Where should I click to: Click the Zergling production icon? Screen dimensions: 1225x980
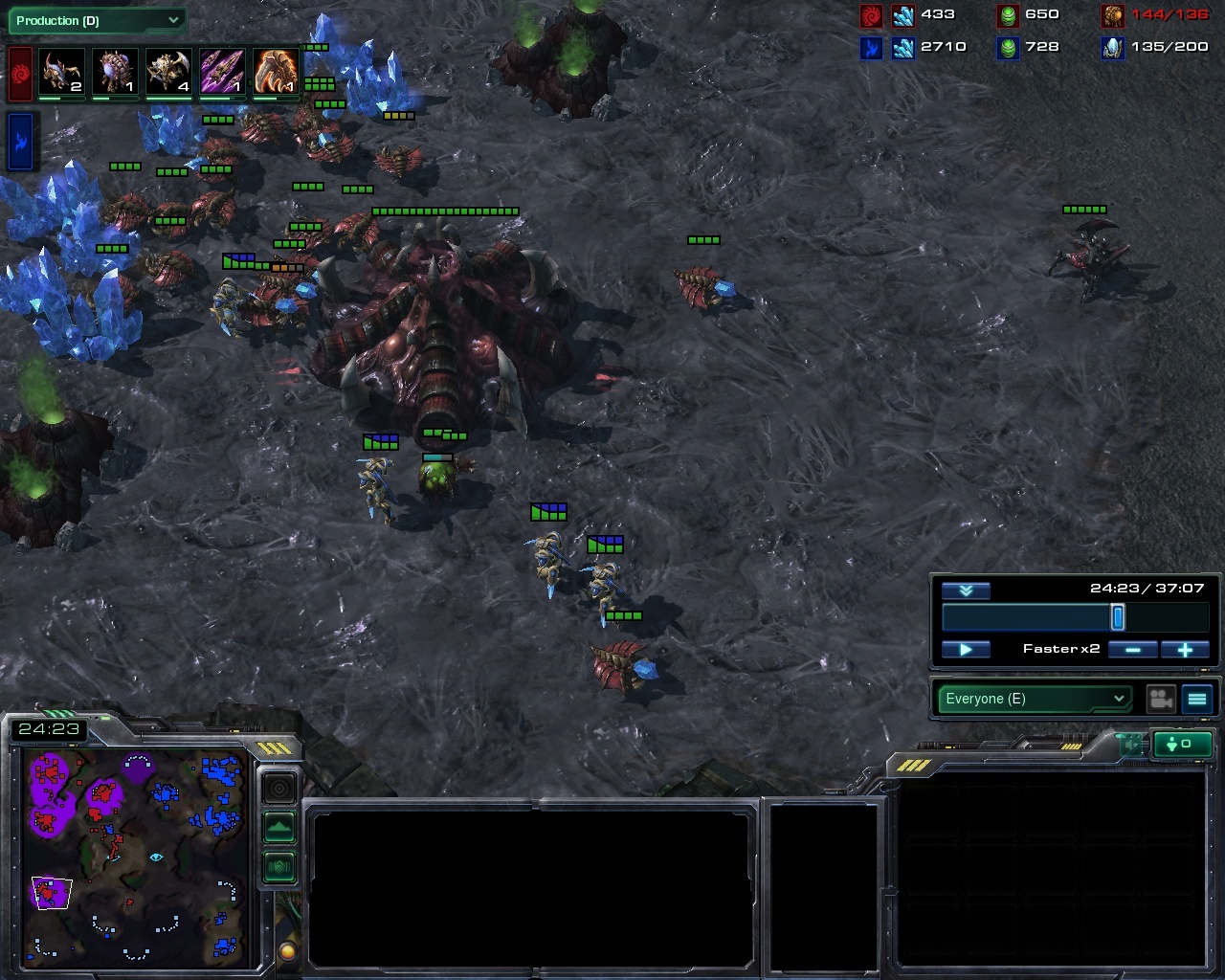61,73
